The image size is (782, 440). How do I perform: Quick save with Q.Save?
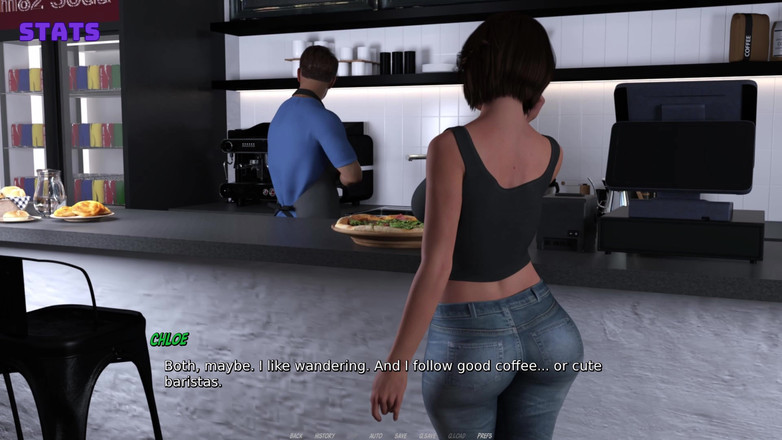pyautogui.click(x=427, y=436)
